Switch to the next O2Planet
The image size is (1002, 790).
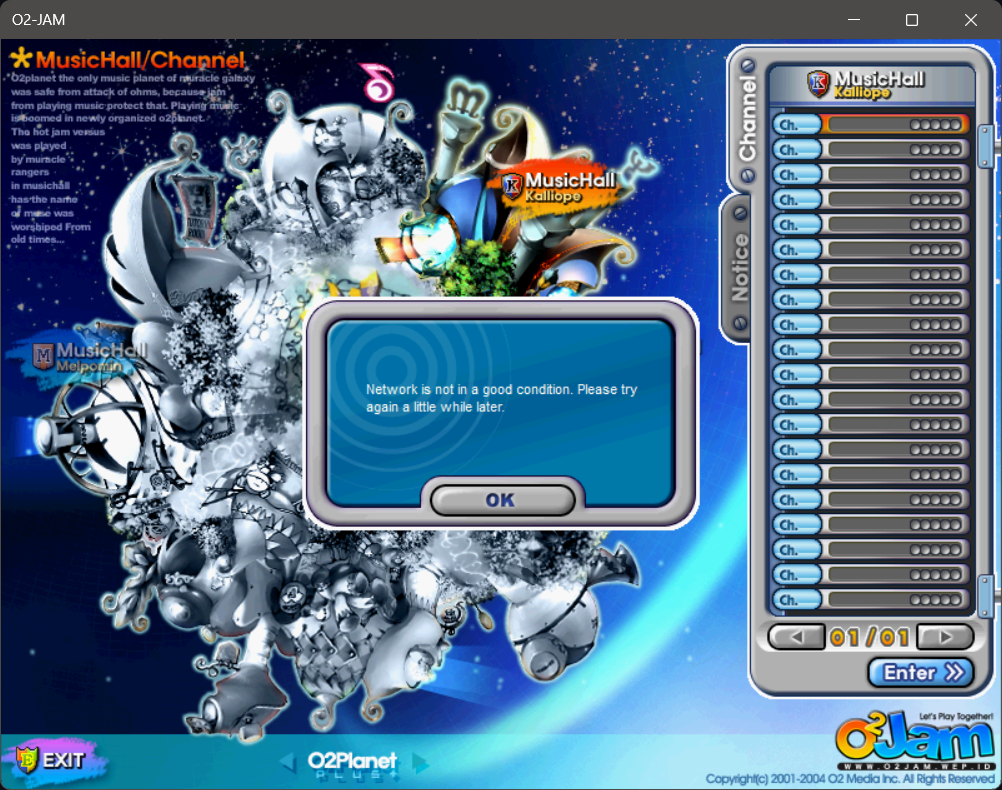(x=420, y=763)
